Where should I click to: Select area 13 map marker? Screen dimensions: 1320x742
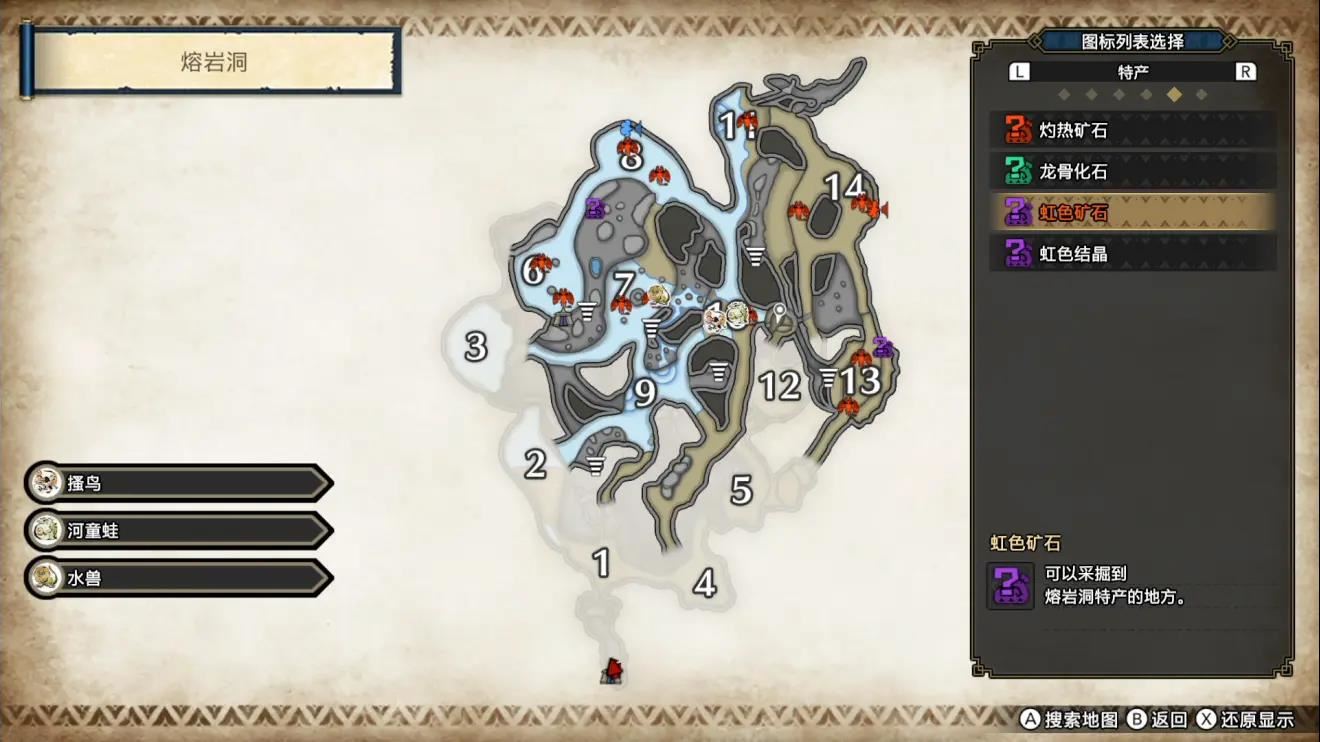[859, 381]
